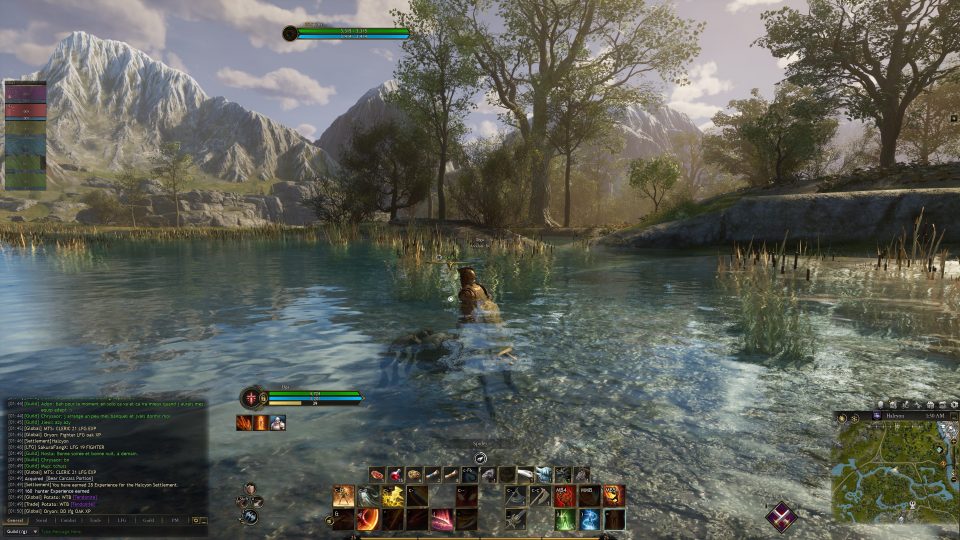
Task: Cast the blue swirling figure ability
Action: pos(590,519)
